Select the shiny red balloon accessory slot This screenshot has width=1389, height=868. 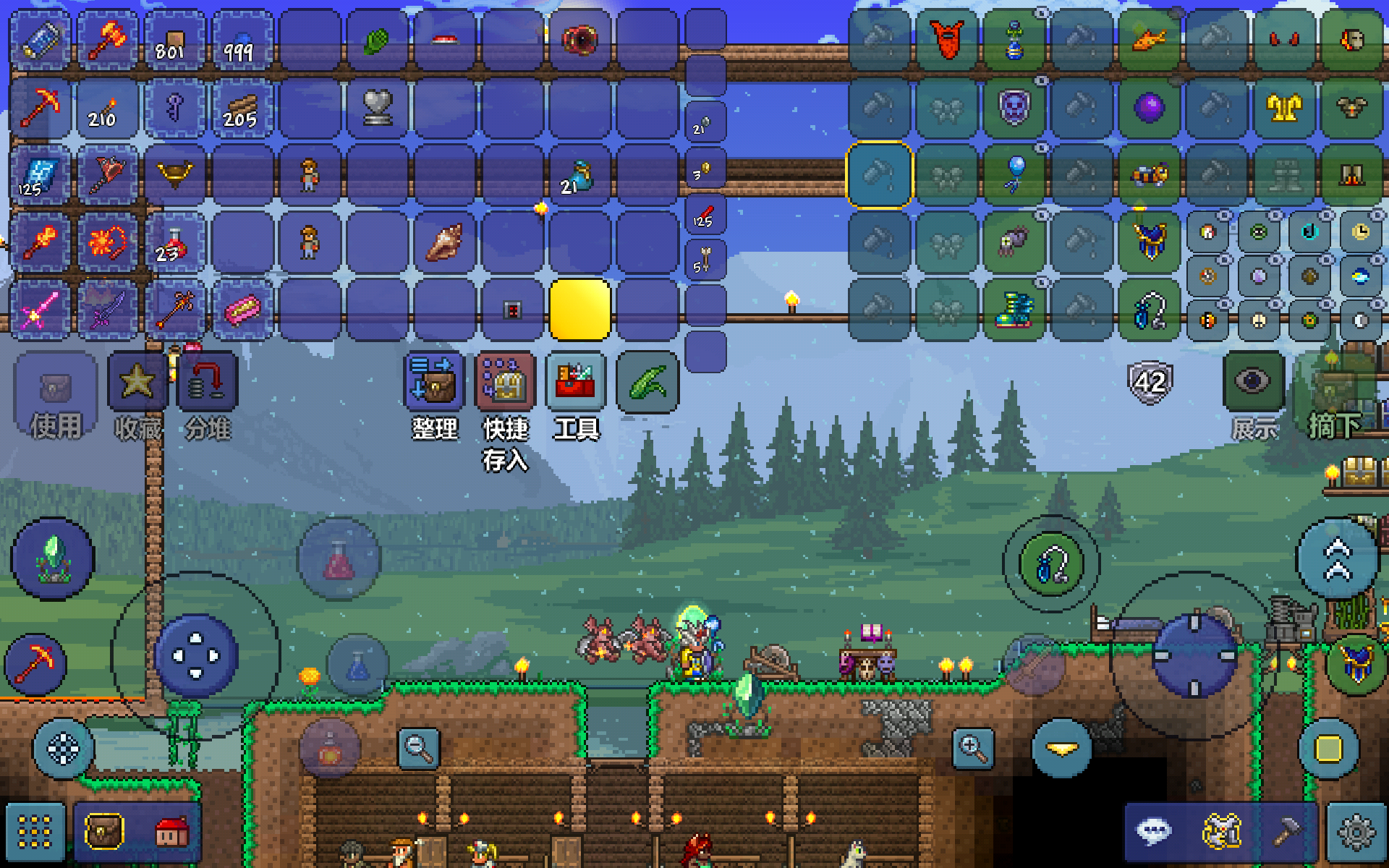click(1014, 174)
